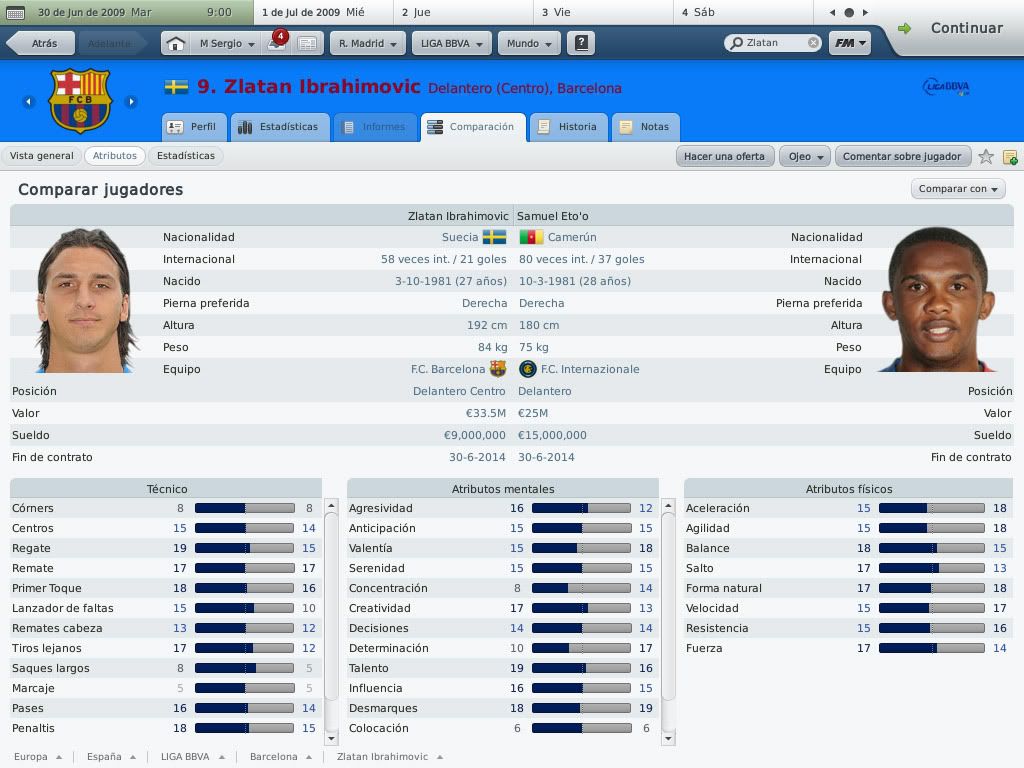Open the home icon menu
The width and height of the screenshot is (1024, 768).
pyautogui.click(x=175, y=44)
